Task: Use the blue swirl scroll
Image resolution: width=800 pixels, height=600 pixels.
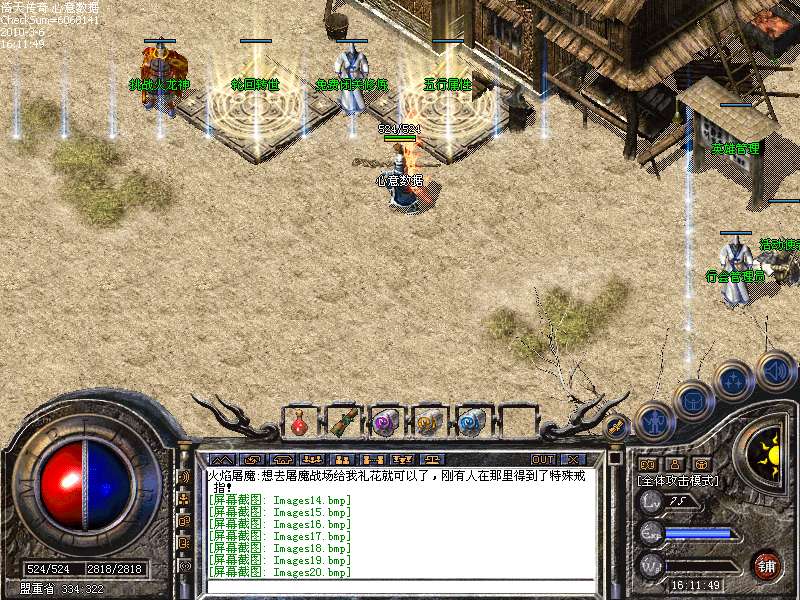Action: click(x=471, y=423)
